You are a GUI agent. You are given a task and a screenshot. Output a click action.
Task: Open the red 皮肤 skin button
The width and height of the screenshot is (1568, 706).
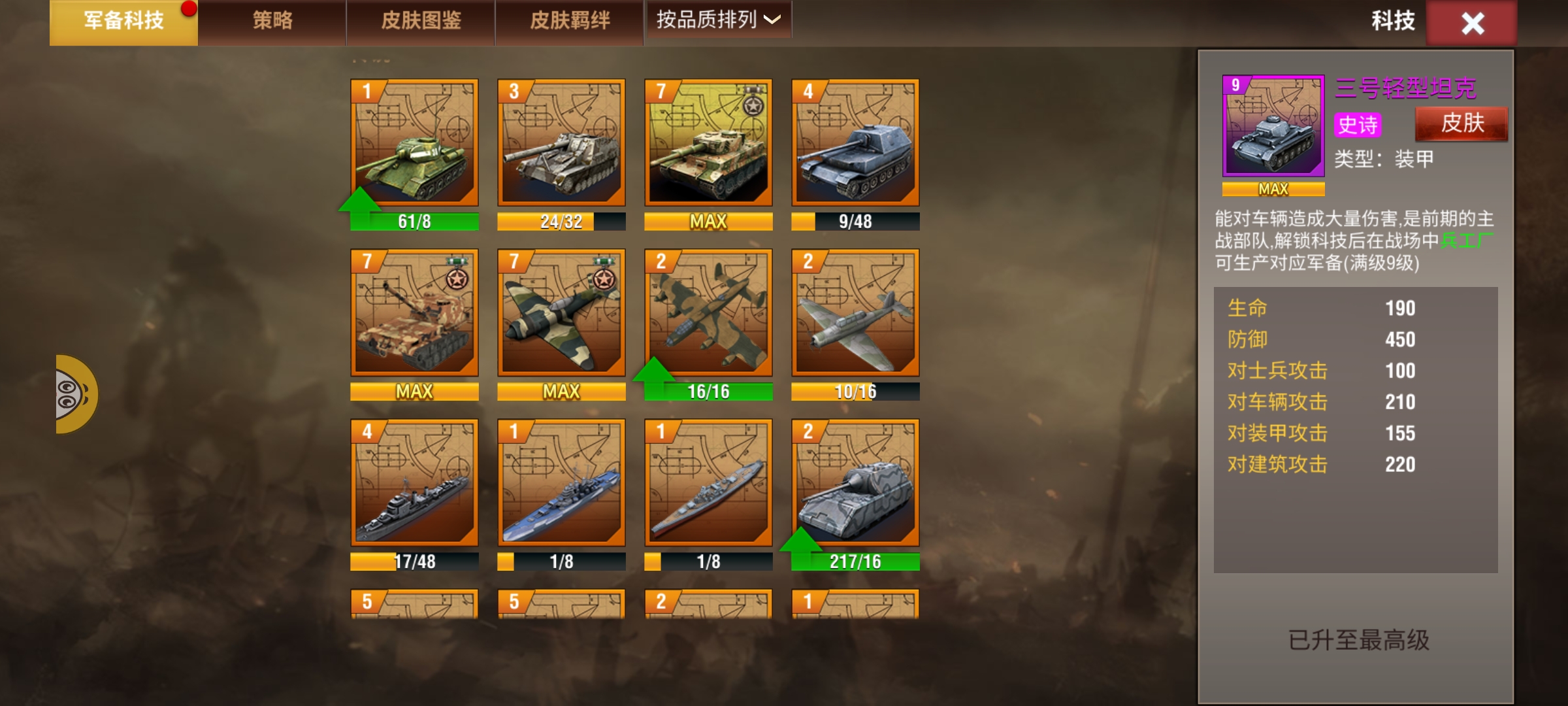pyautogui.click(x=1462, y=124)
